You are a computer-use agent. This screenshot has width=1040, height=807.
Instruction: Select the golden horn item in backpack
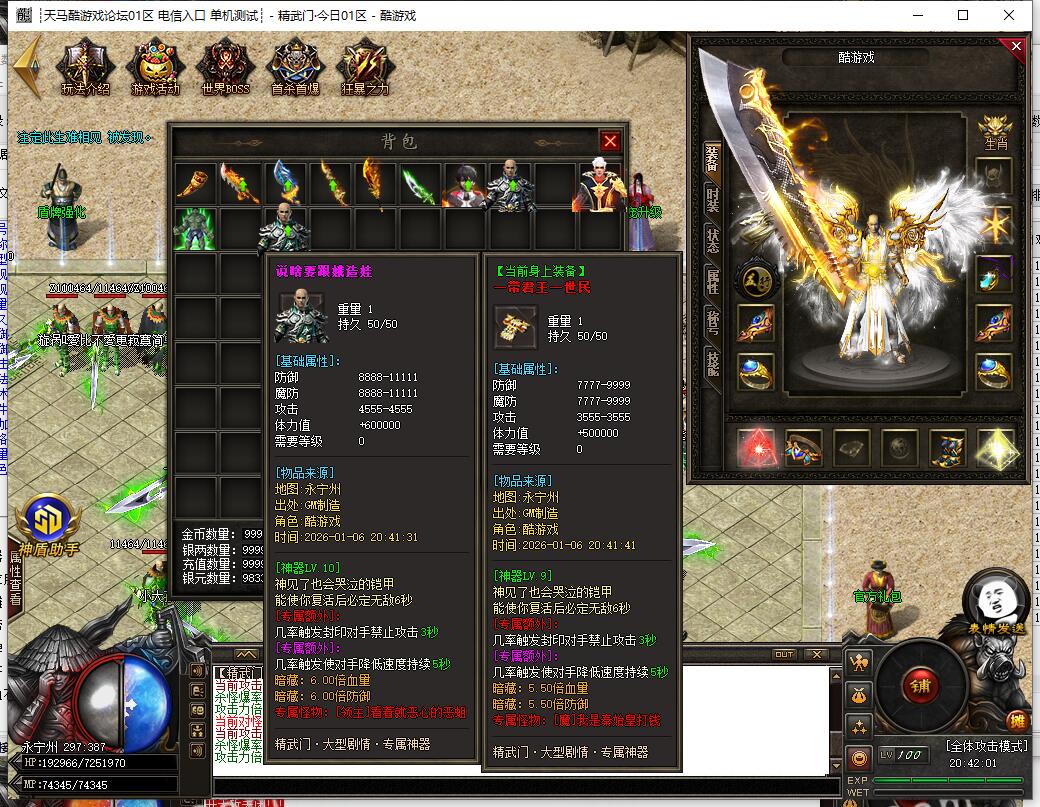click(194, 184)
